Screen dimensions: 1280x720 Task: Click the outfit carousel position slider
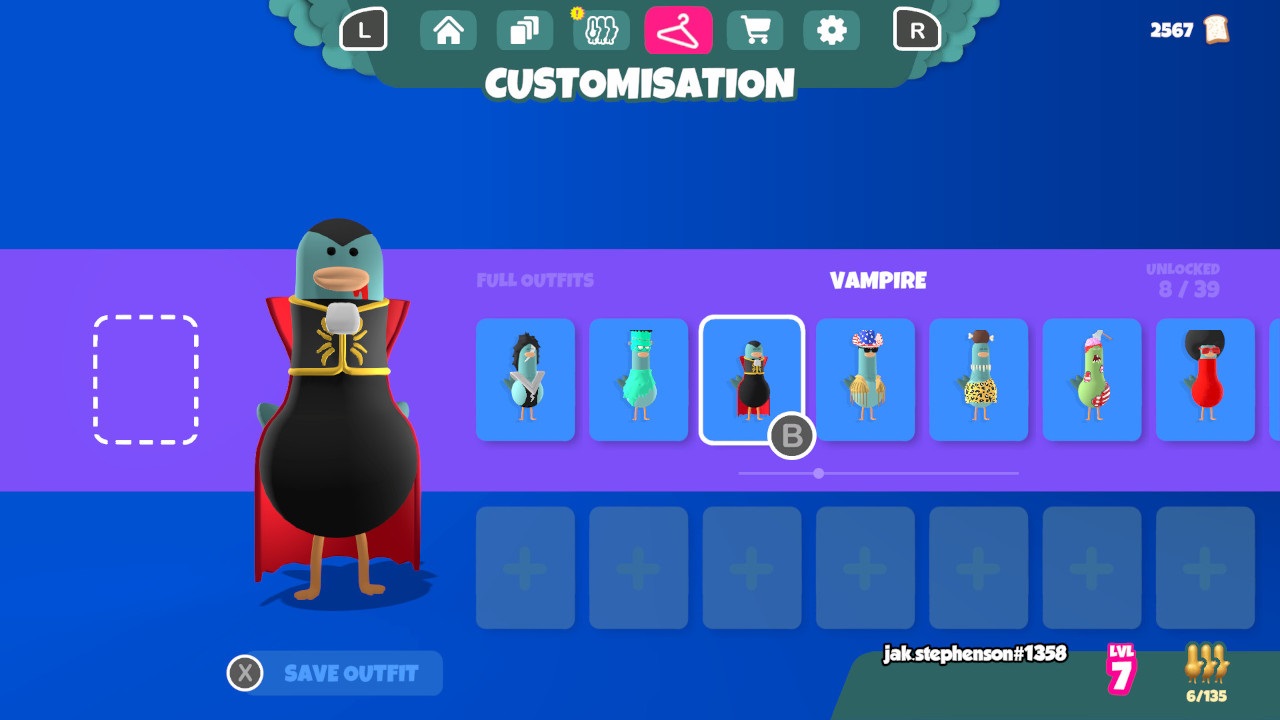coord(819,474)
